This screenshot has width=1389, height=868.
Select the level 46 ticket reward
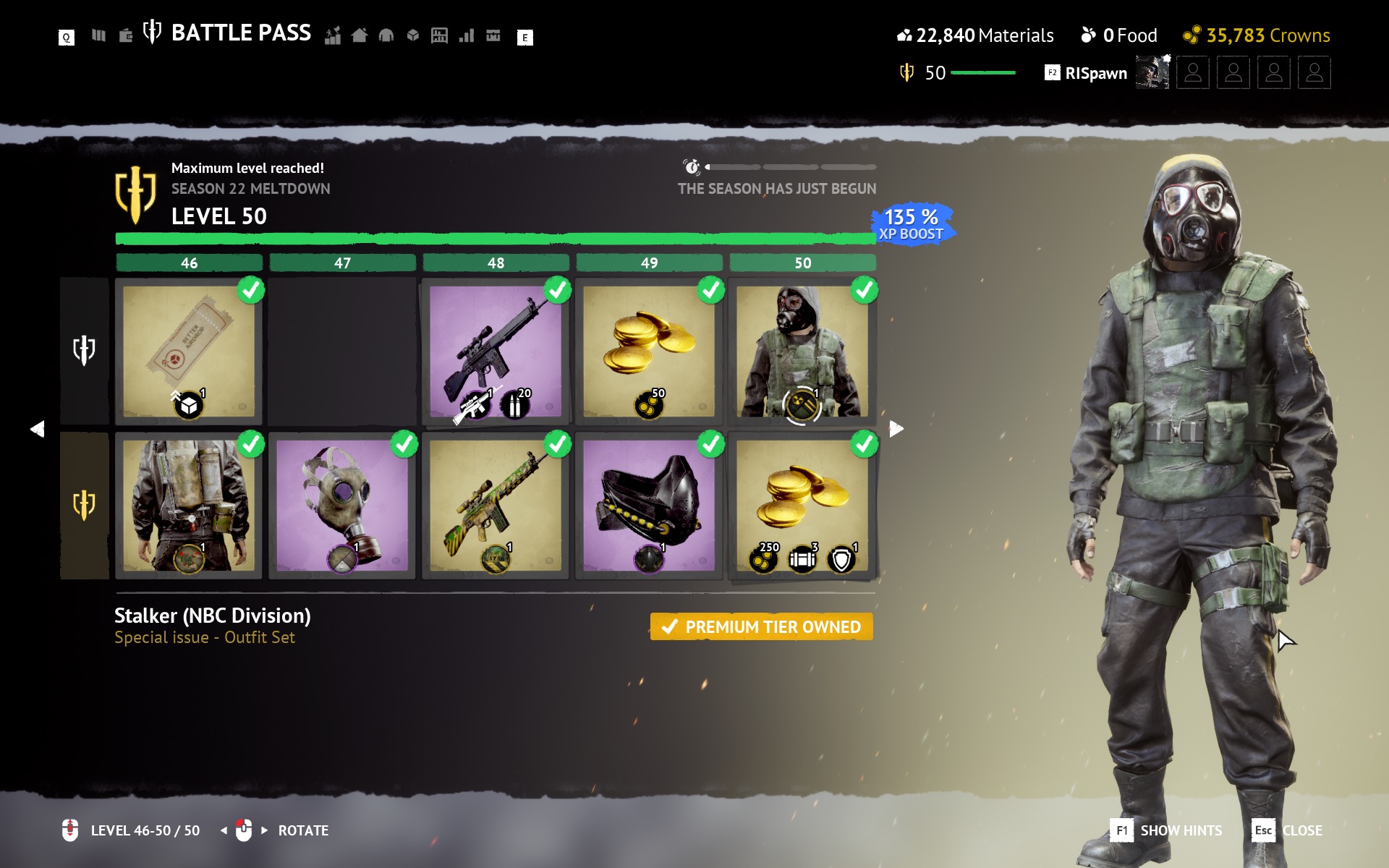click(x=189, y=351)
